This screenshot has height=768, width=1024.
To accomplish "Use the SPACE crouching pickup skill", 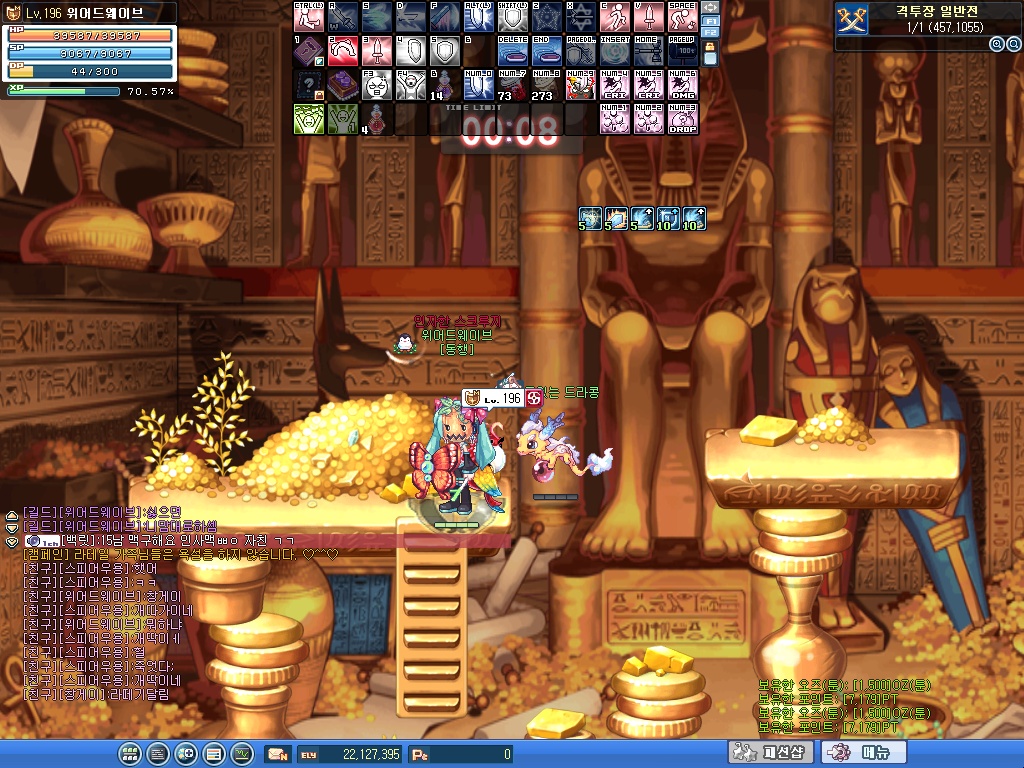I will click(682, 17).
